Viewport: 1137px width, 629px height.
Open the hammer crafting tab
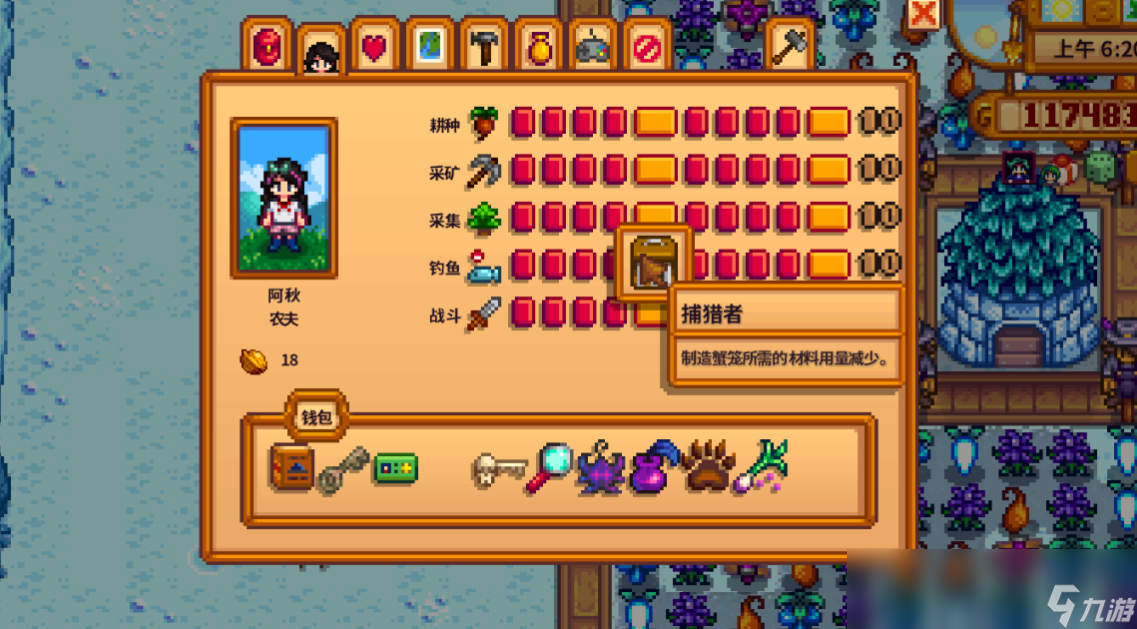[485, 48]
